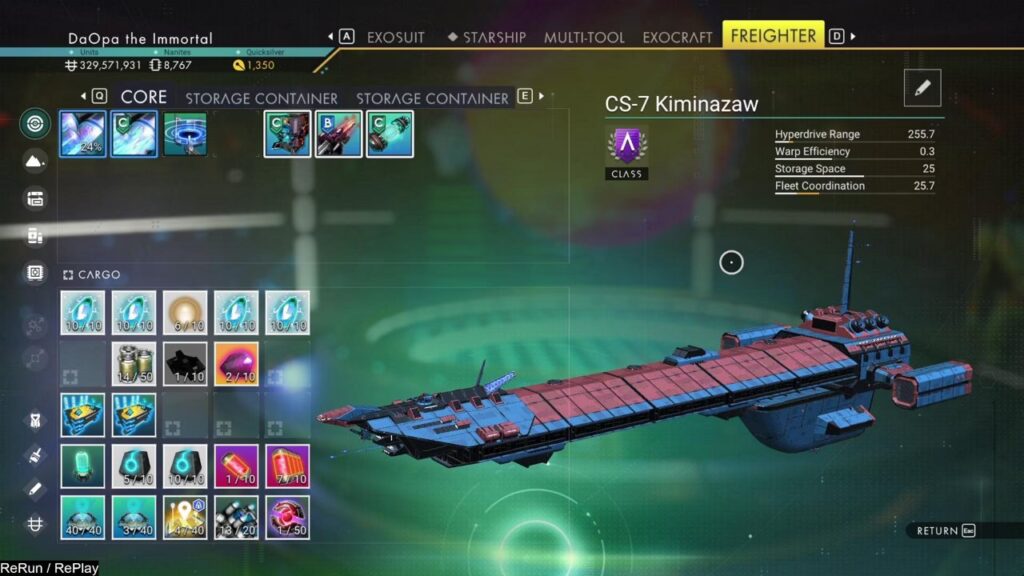The width and height of the screenshot is (1024, 576).
Task: Click the return button
Action: (946, 530)
